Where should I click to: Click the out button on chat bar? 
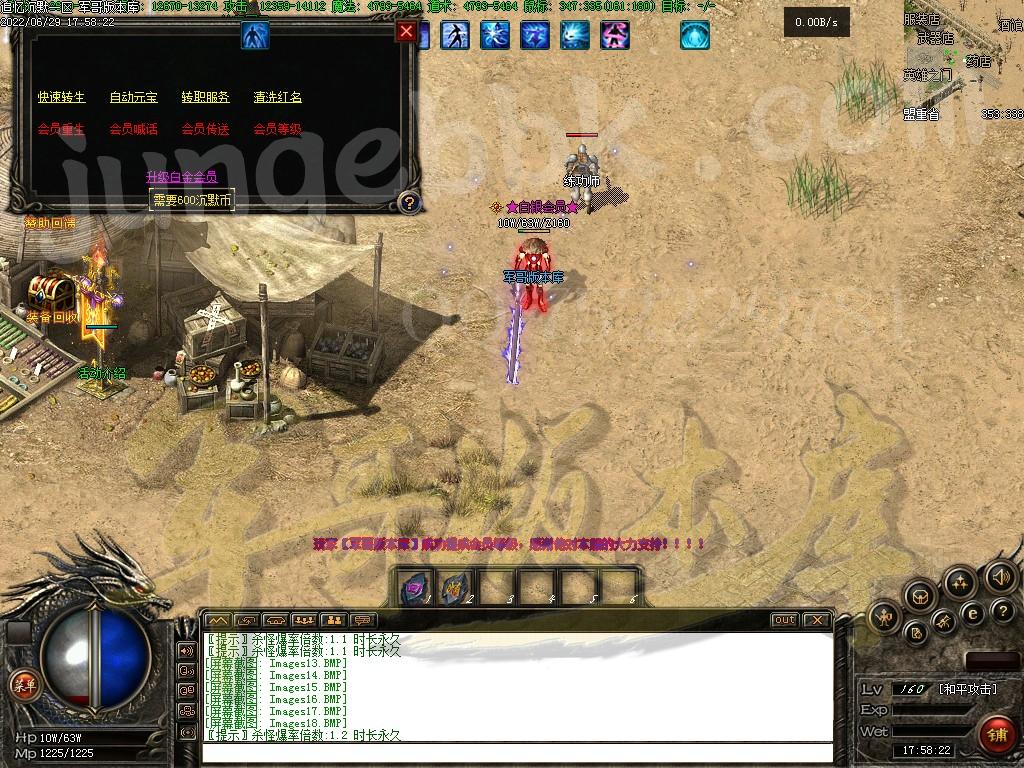pos(785,620)
